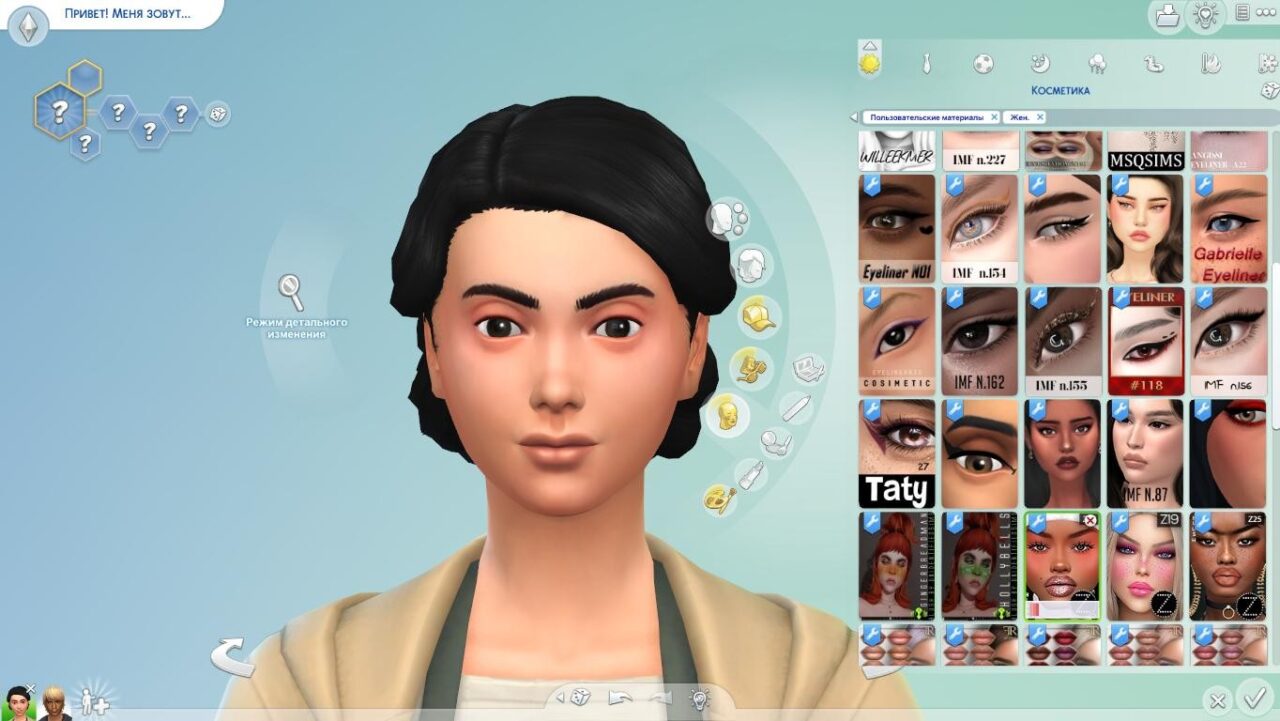Pick the Eyeliner N01 thumbnail
This screenshot has height=721, width=1280.
tap(897, 229)
